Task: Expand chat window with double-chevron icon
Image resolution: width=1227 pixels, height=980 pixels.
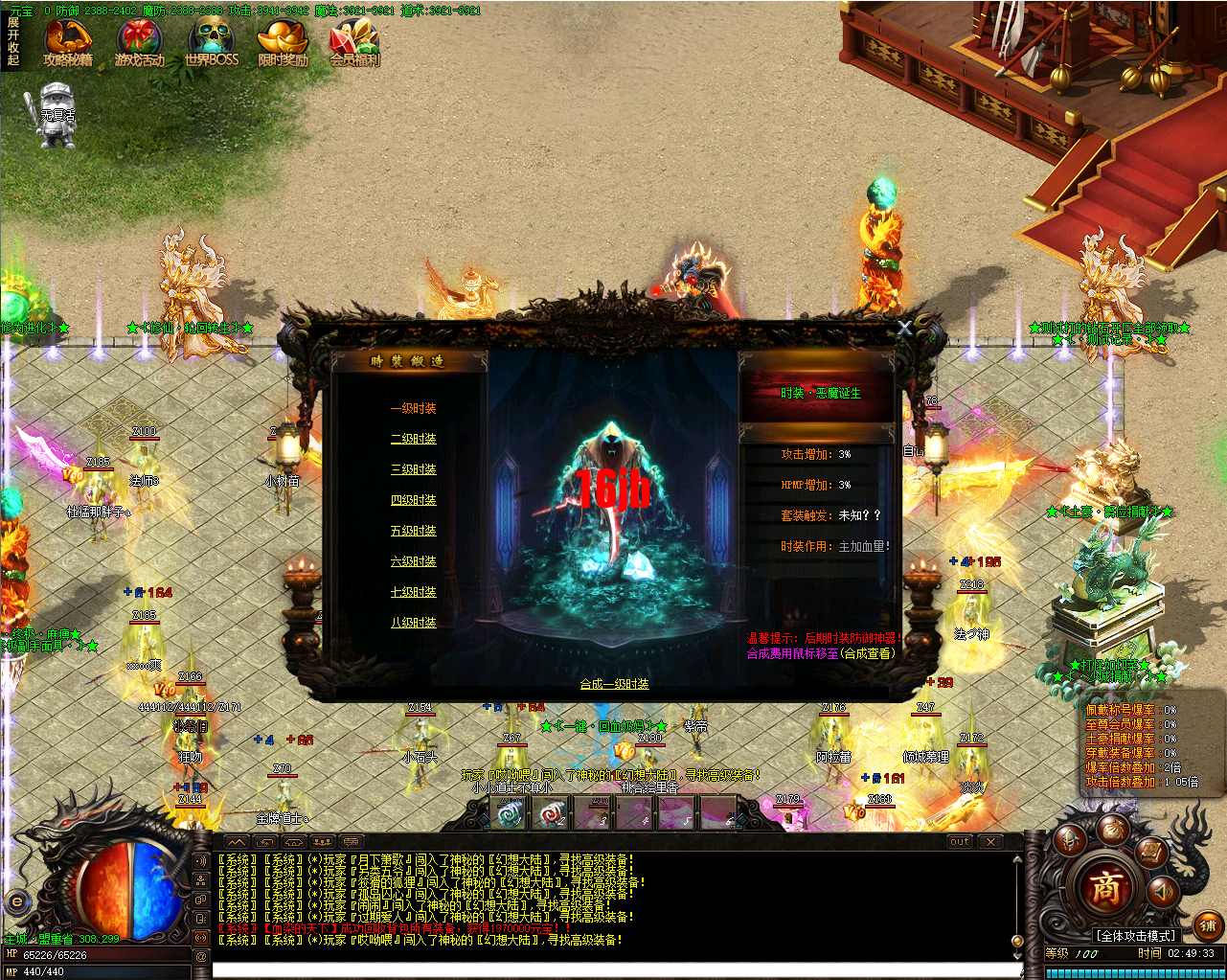Action: (x=237, y=842)
